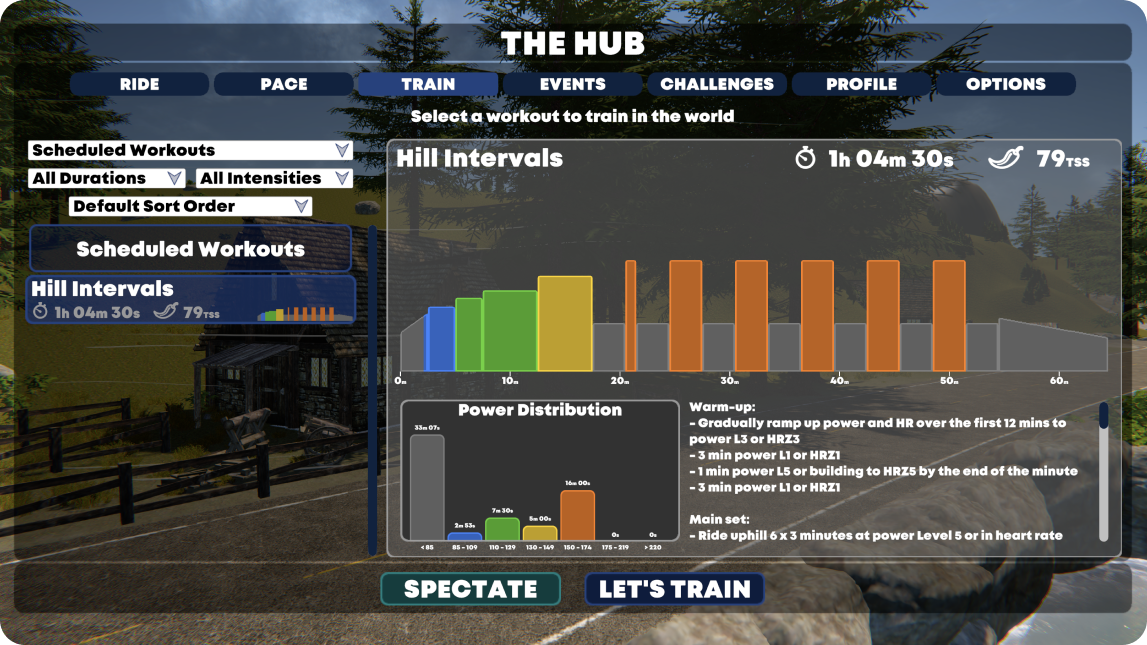The width and height of the screenshot is (1147, 645).
Task: Show the PROFILE tab
Action: pos(861,84)
